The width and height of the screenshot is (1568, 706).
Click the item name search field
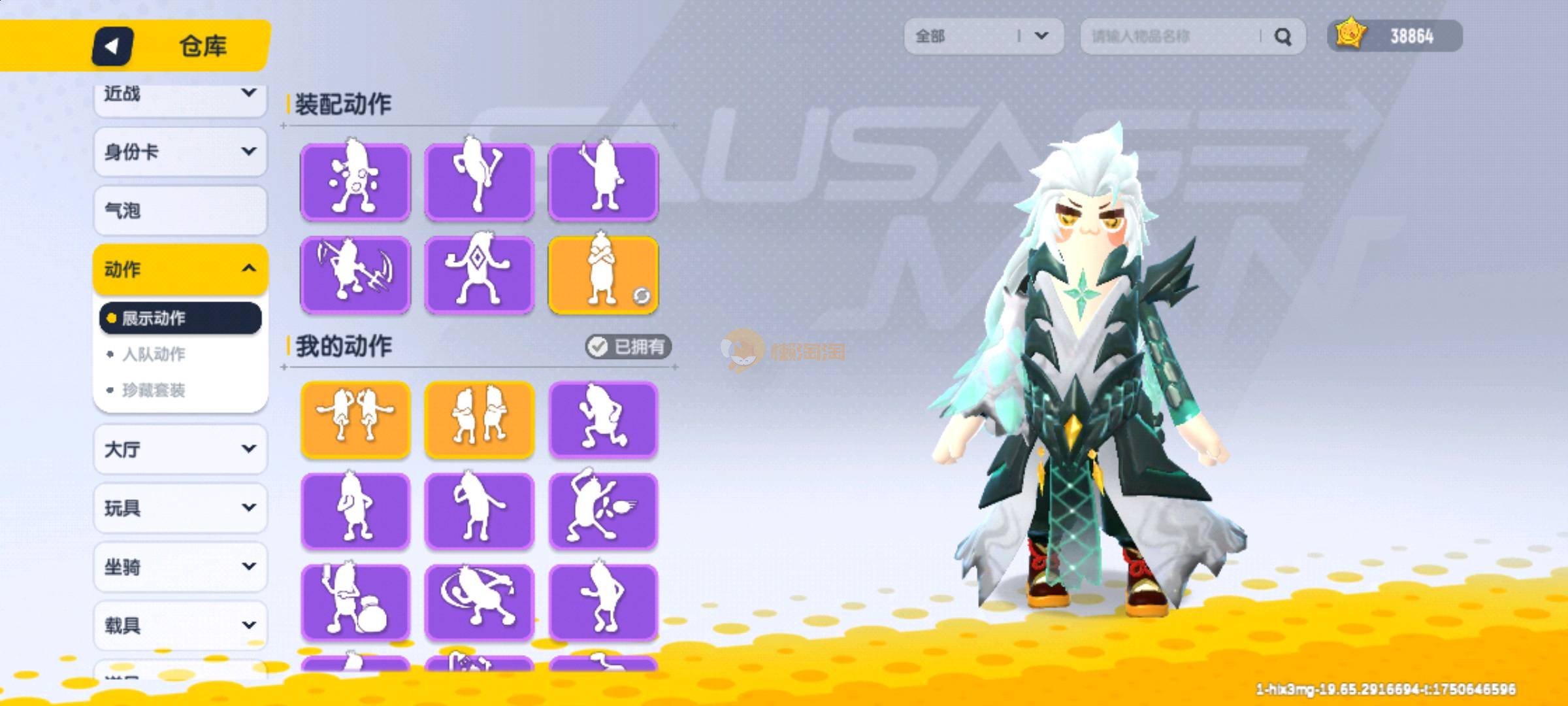(x=1169, y=36)
